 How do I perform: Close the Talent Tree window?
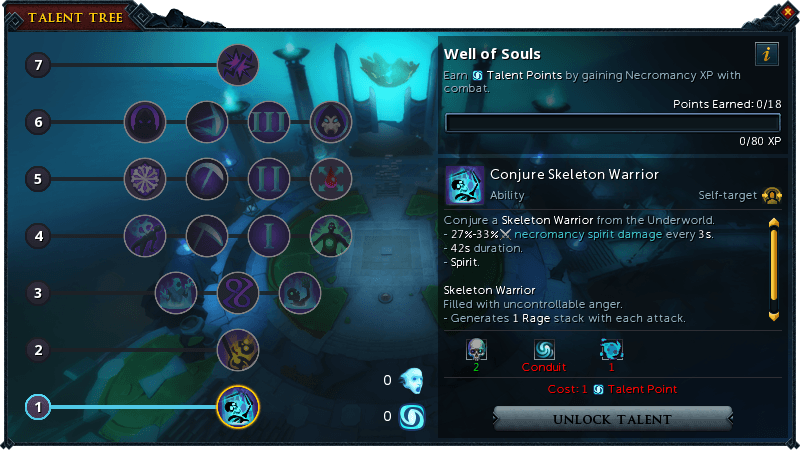pos(787,11)
